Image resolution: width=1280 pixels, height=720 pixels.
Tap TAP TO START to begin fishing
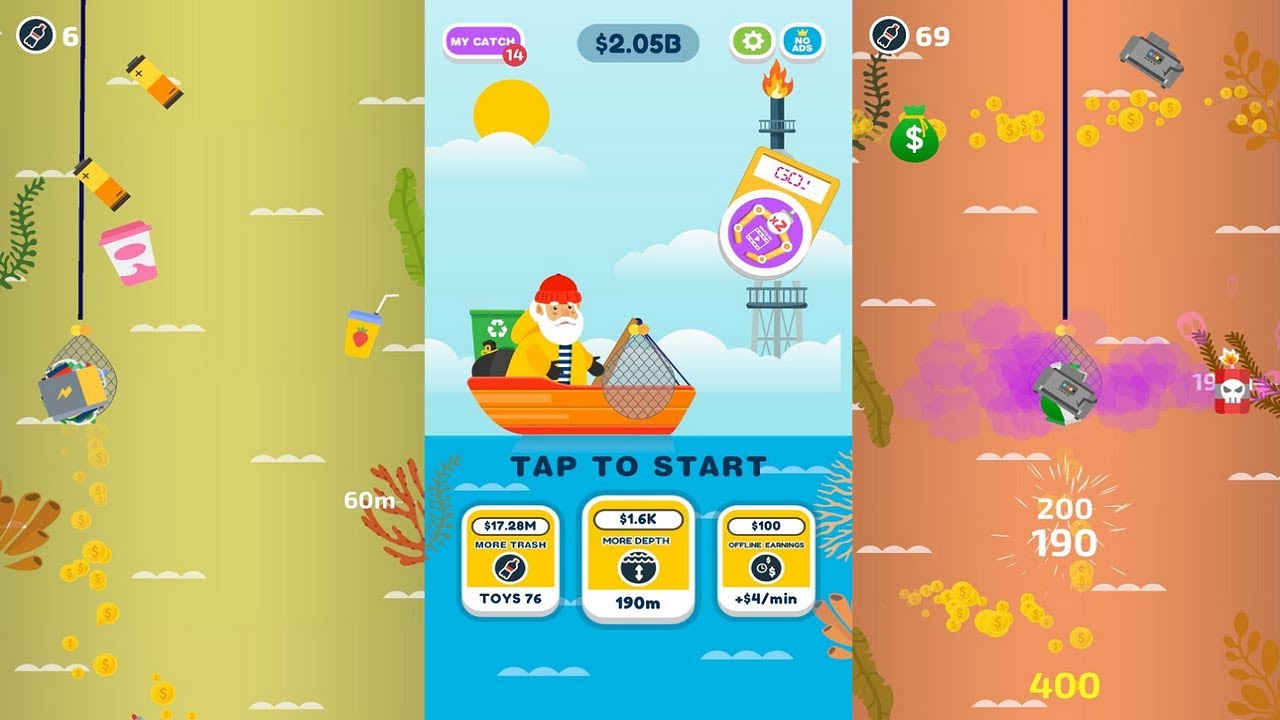[637, 463]
